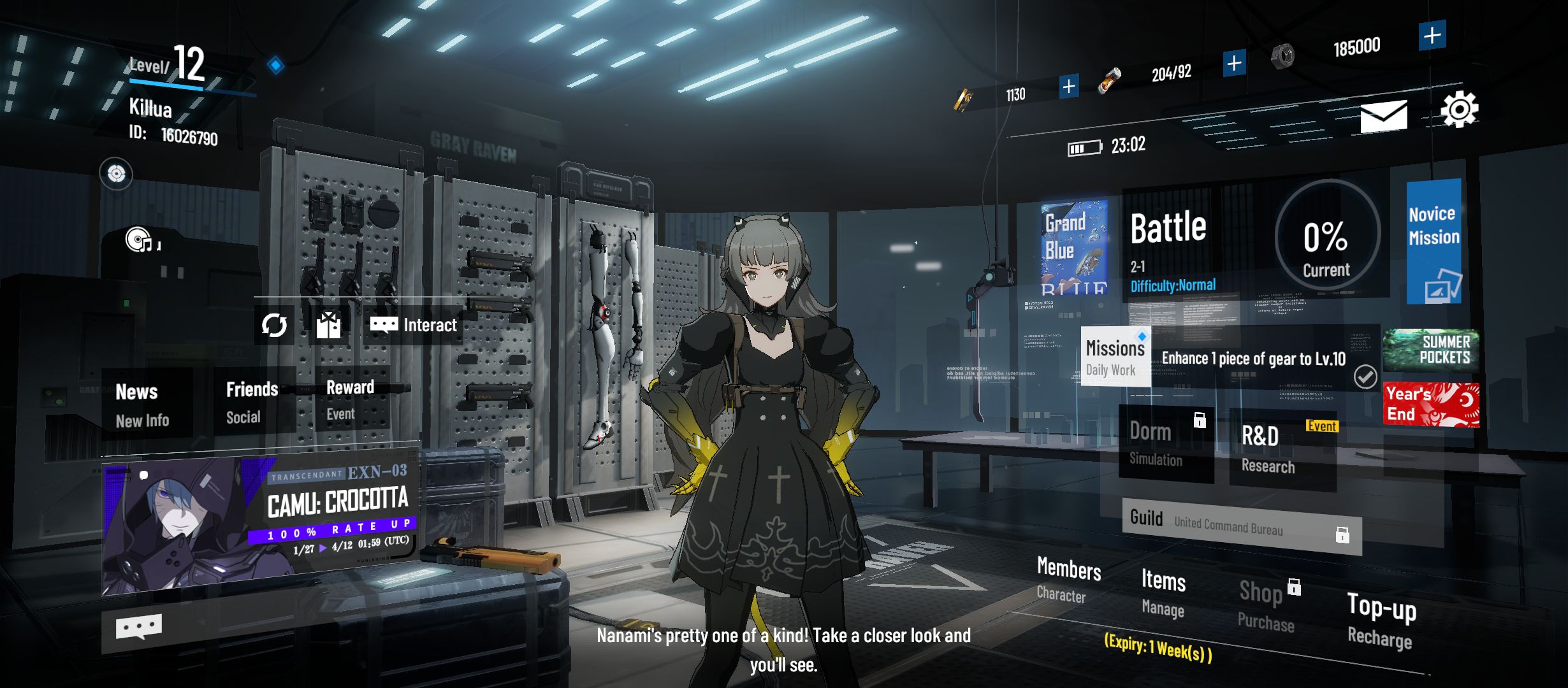The height and width of the screenshot is (688, 1568).
Task: Open the Year's End event banner
Action: click(x=1431, y=405)
